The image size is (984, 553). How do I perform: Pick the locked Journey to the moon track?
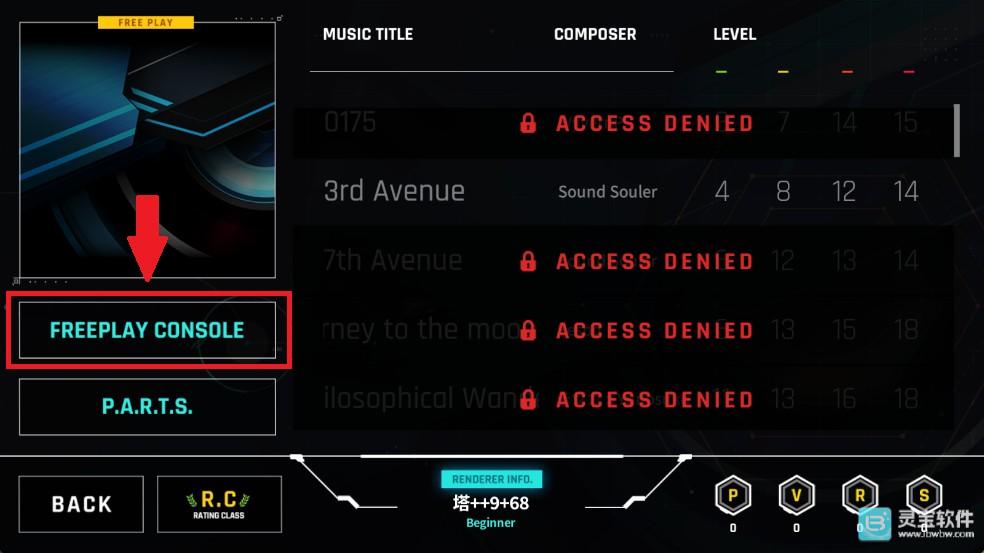pyautogui.click(x=620, y=330)
